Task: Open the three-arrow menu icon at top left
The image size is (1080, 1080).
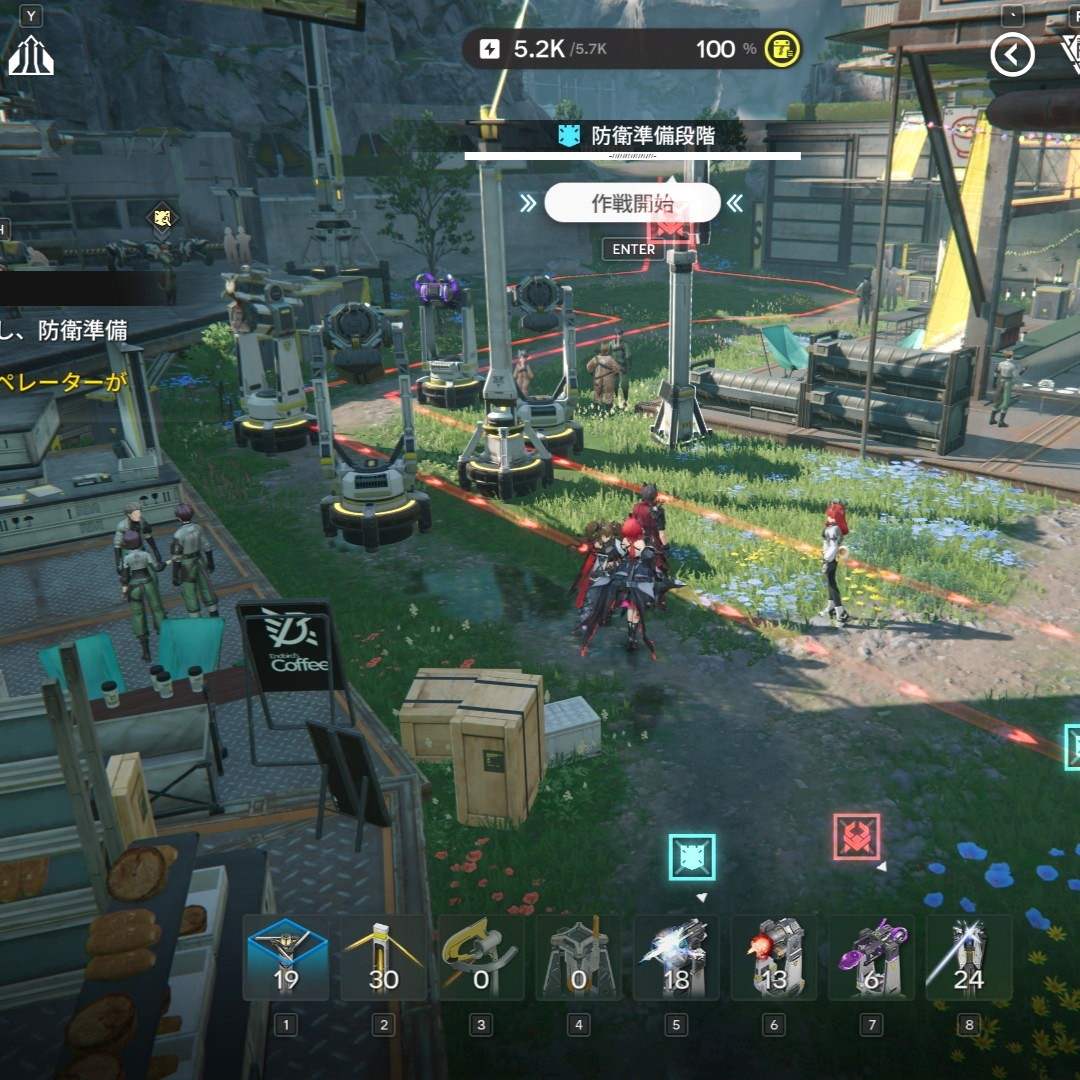Action: pos(30,56)
